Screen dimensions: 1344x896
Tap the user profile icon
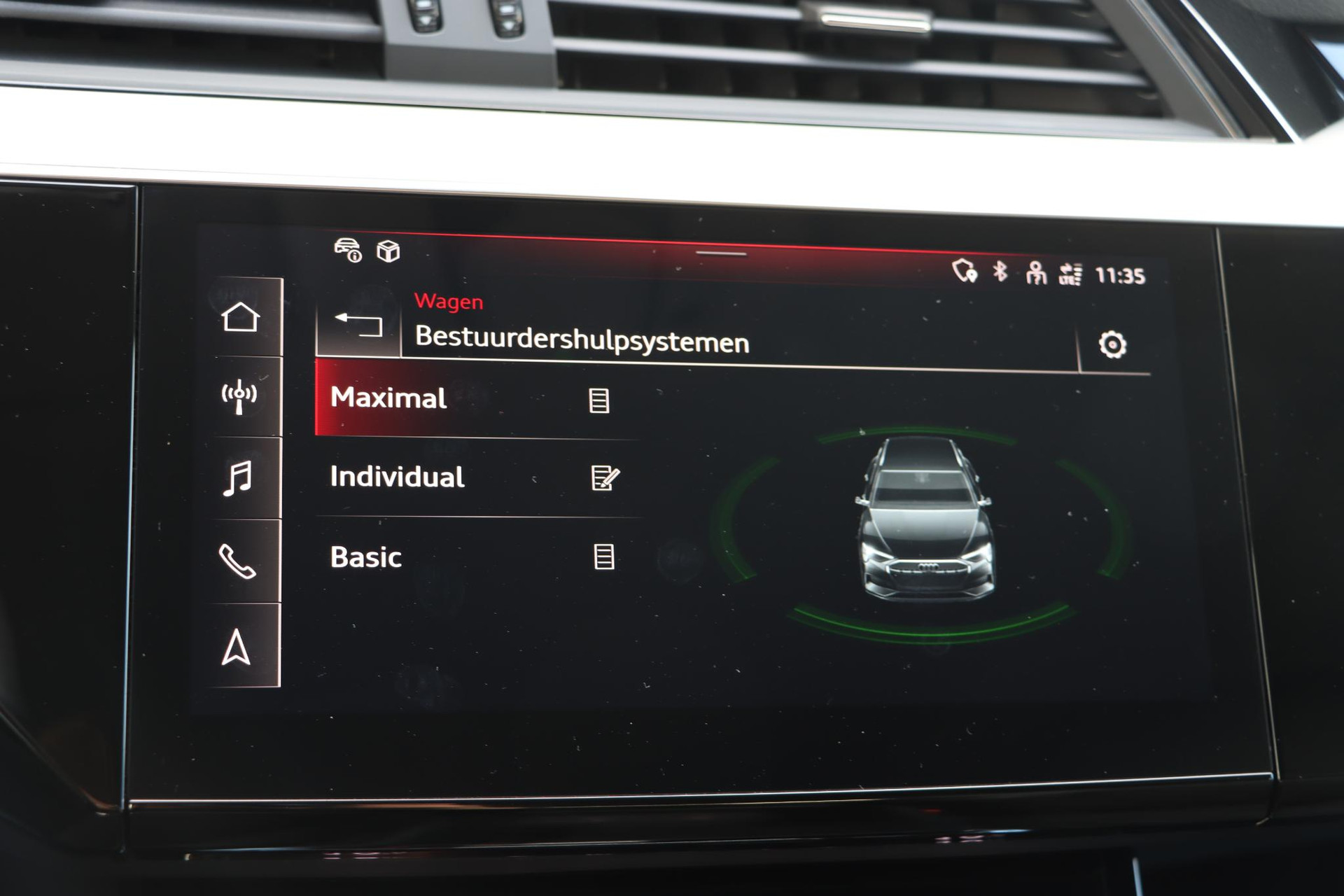click(x=1035, y=272)
